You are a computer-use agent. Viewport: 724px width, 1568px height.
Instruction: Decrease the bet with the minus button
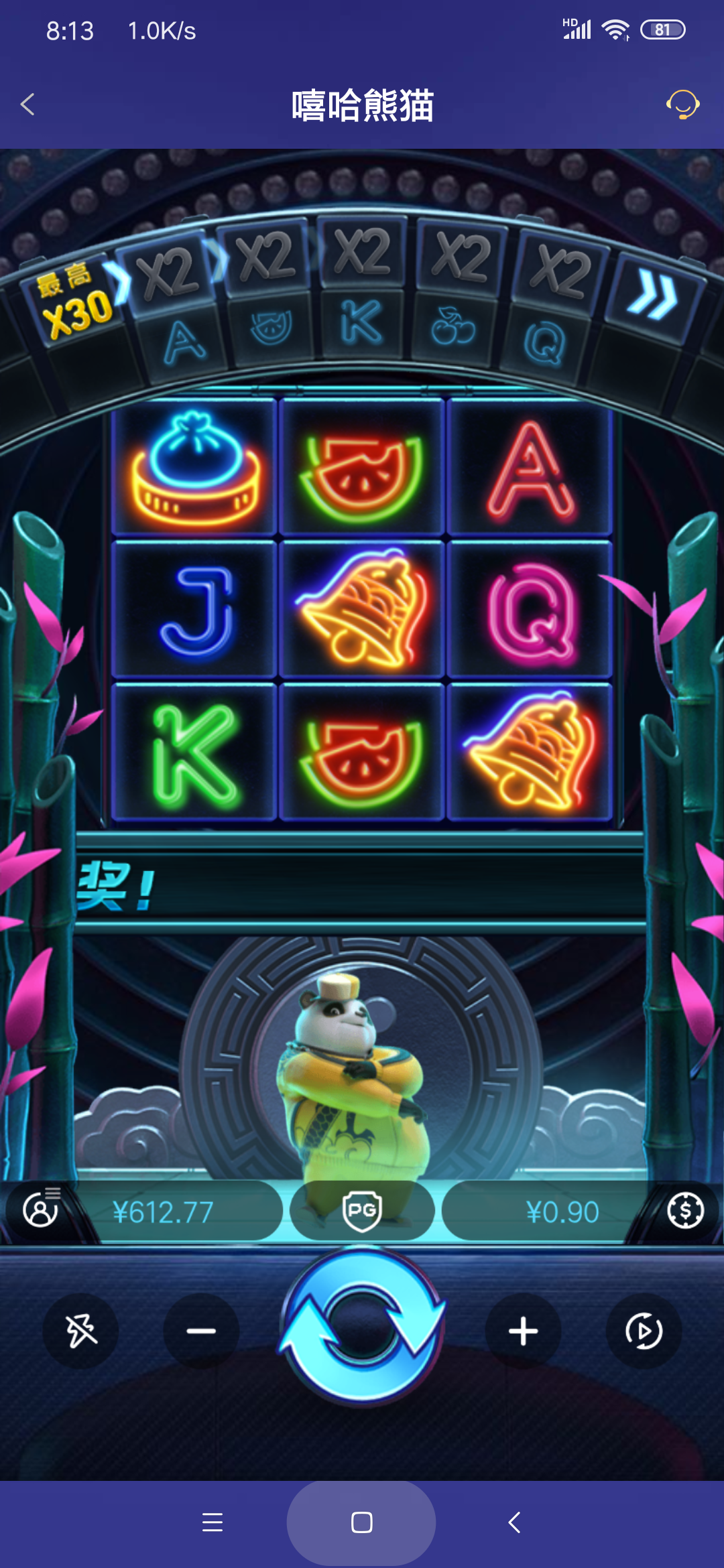pos(201,1331)
